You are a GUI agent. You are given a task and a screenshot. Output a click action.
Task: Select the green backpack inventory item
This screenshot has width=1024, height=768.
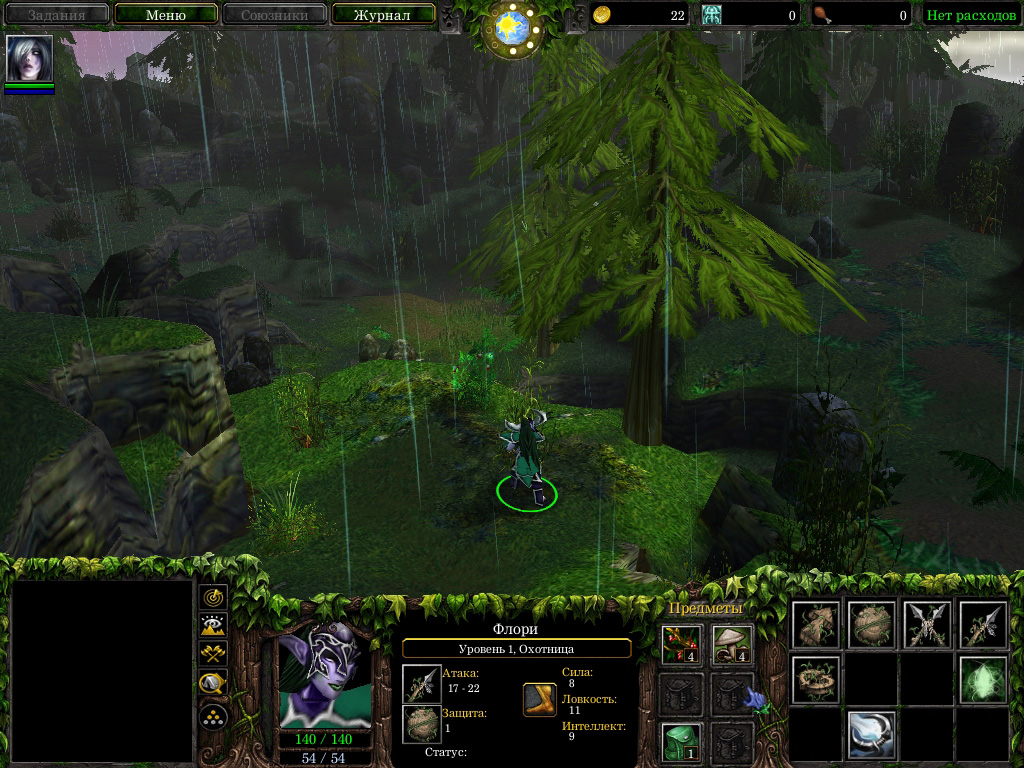[679, 741]
